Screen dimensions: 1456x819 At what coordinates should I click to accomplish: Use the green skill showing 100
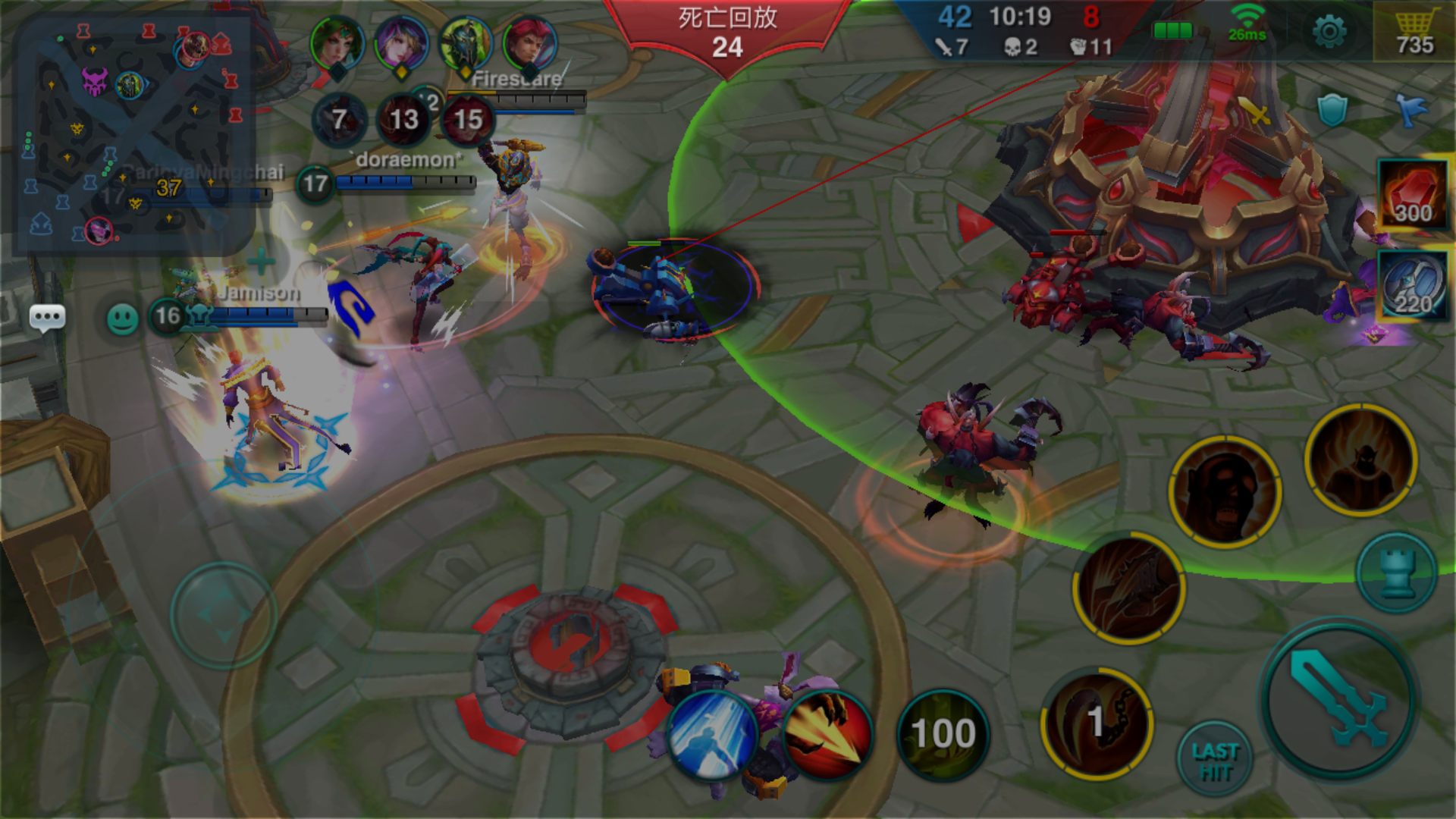point(943,734)
